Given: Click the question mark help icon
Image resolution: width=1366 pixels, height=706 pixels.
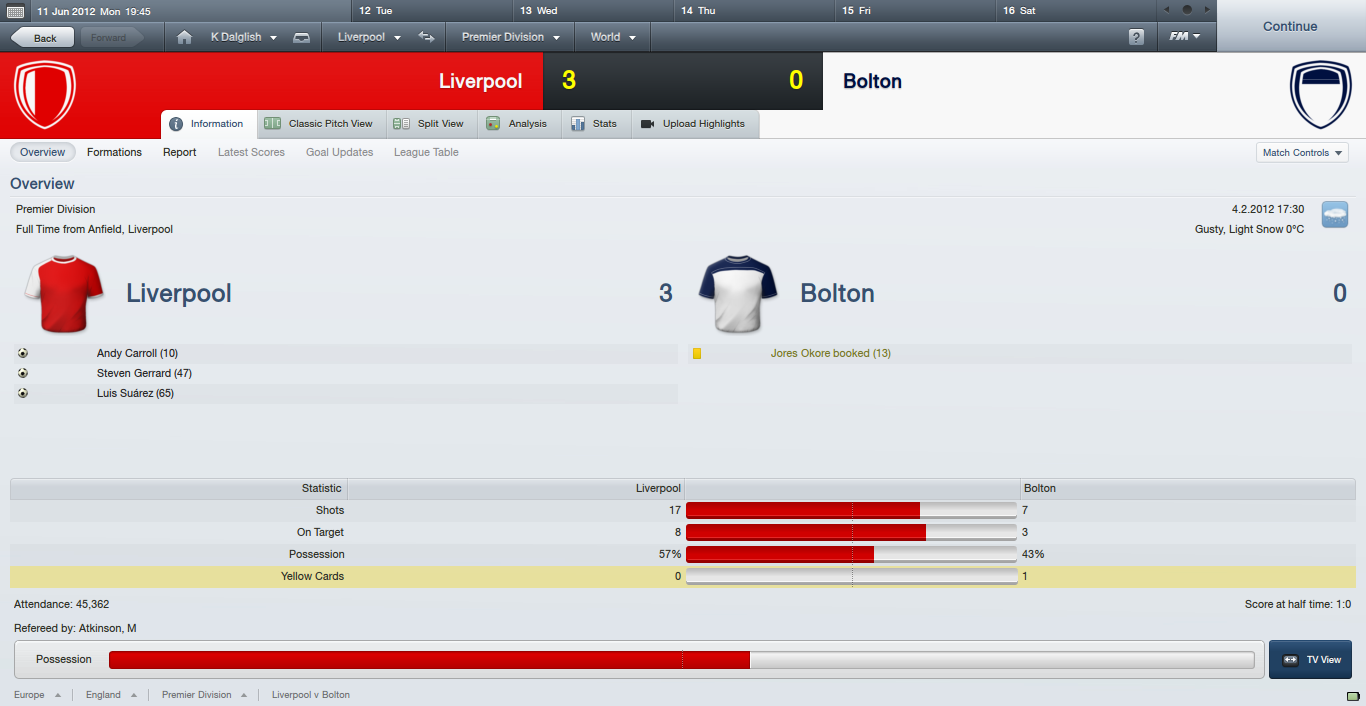Looking at the screenshot, I should (x=1136, y=37).
